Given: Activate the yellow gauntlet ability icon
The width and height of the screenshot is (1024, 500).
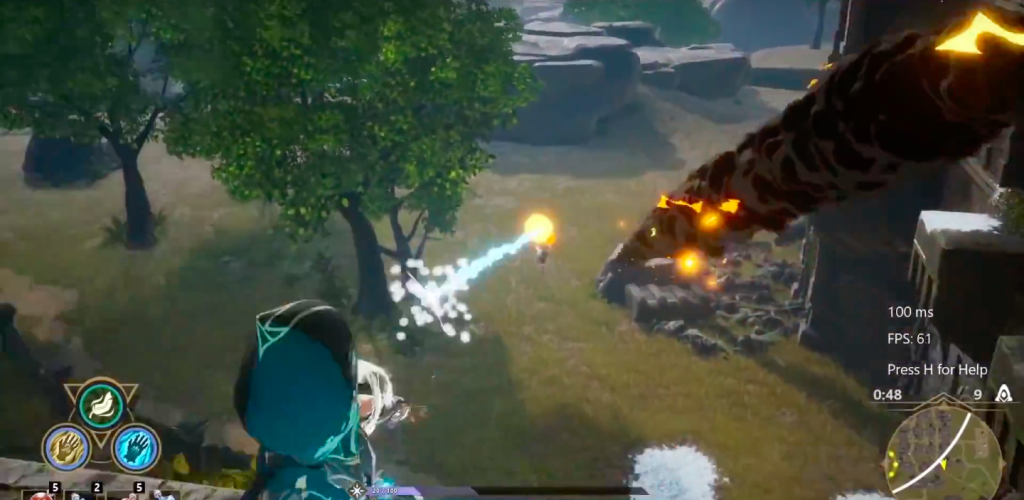Looking at the screenshot, I should pos(67,447).
